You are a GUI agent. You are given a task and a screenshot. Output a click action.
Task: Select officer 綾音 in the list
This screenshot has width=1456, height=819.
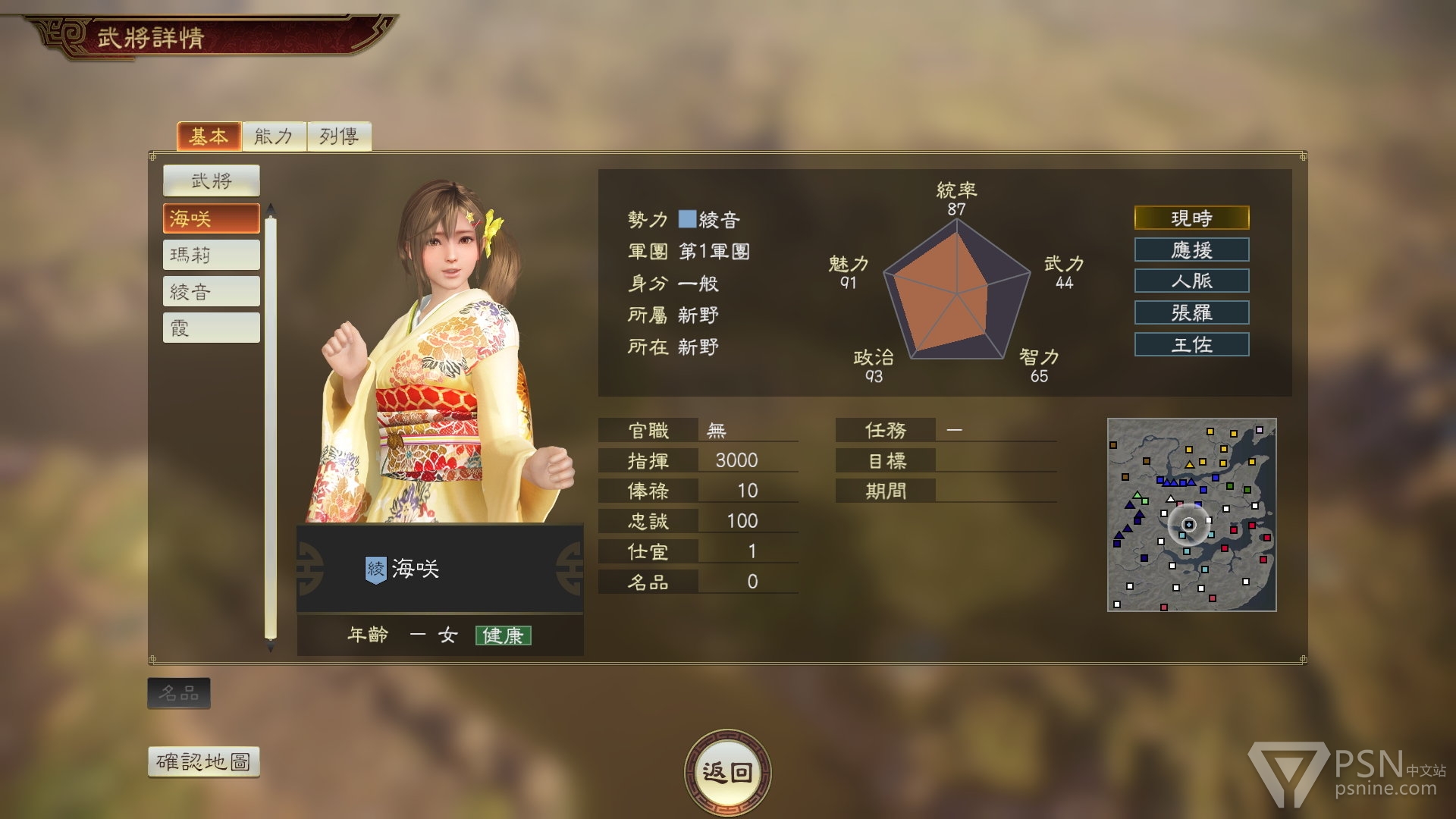211,291
